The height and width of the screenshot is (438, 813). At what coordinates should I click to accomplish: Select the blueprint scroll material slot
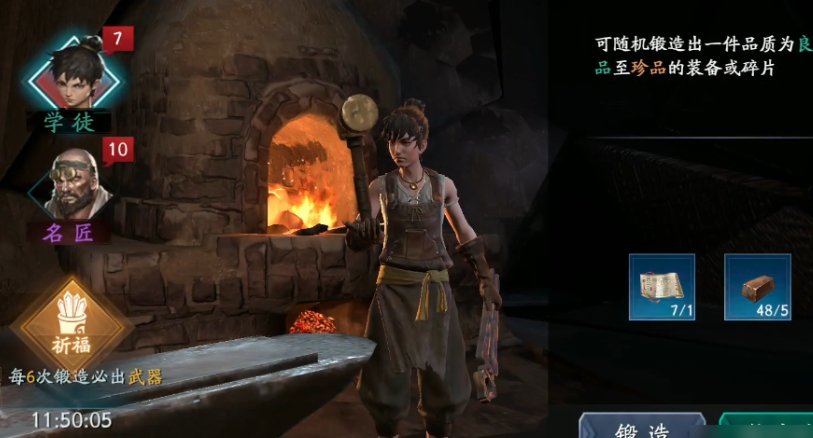coord(661,286)
